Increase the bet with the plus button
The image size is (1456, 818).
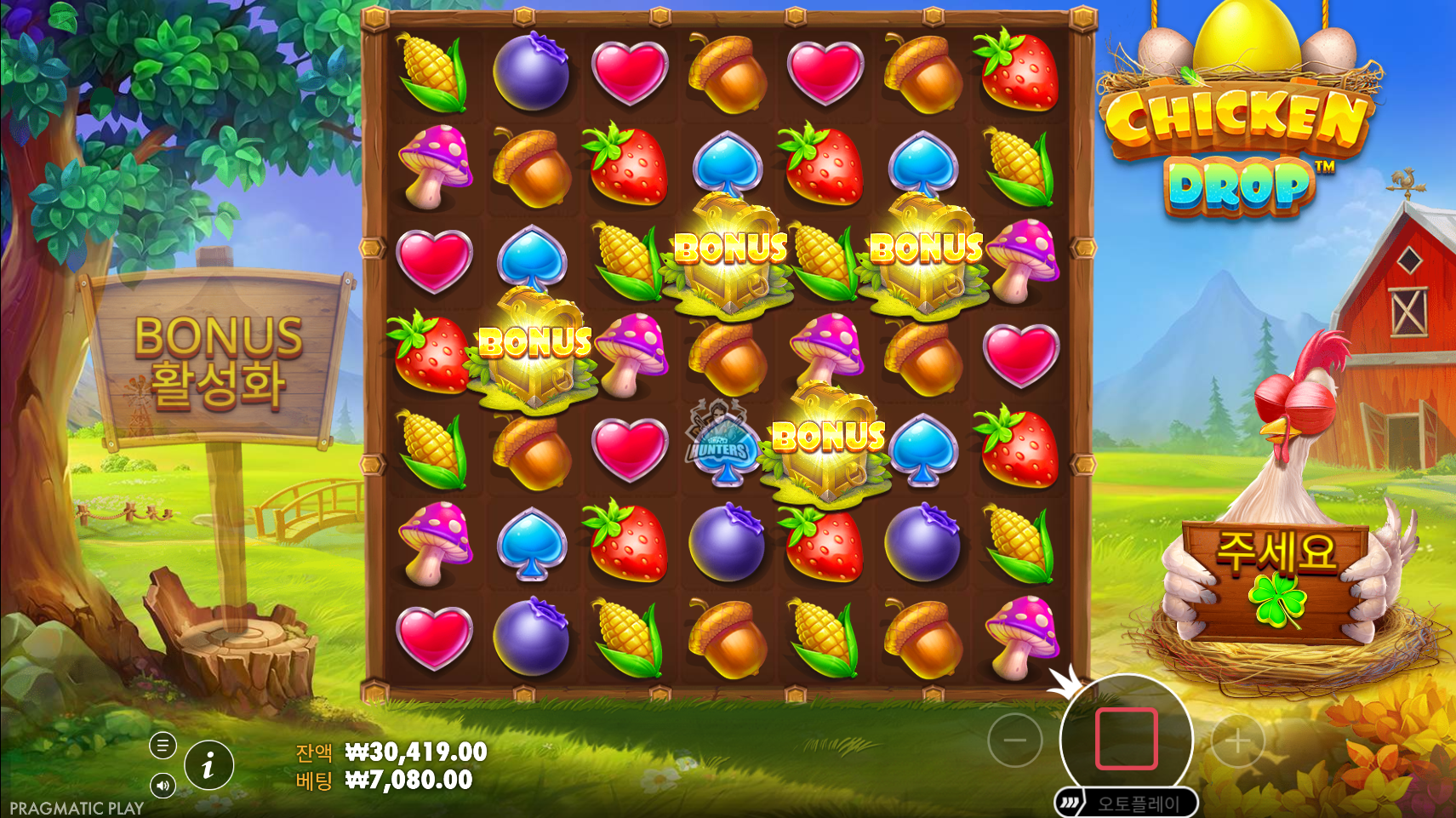pyautogui.click(x=1237, y=741)
